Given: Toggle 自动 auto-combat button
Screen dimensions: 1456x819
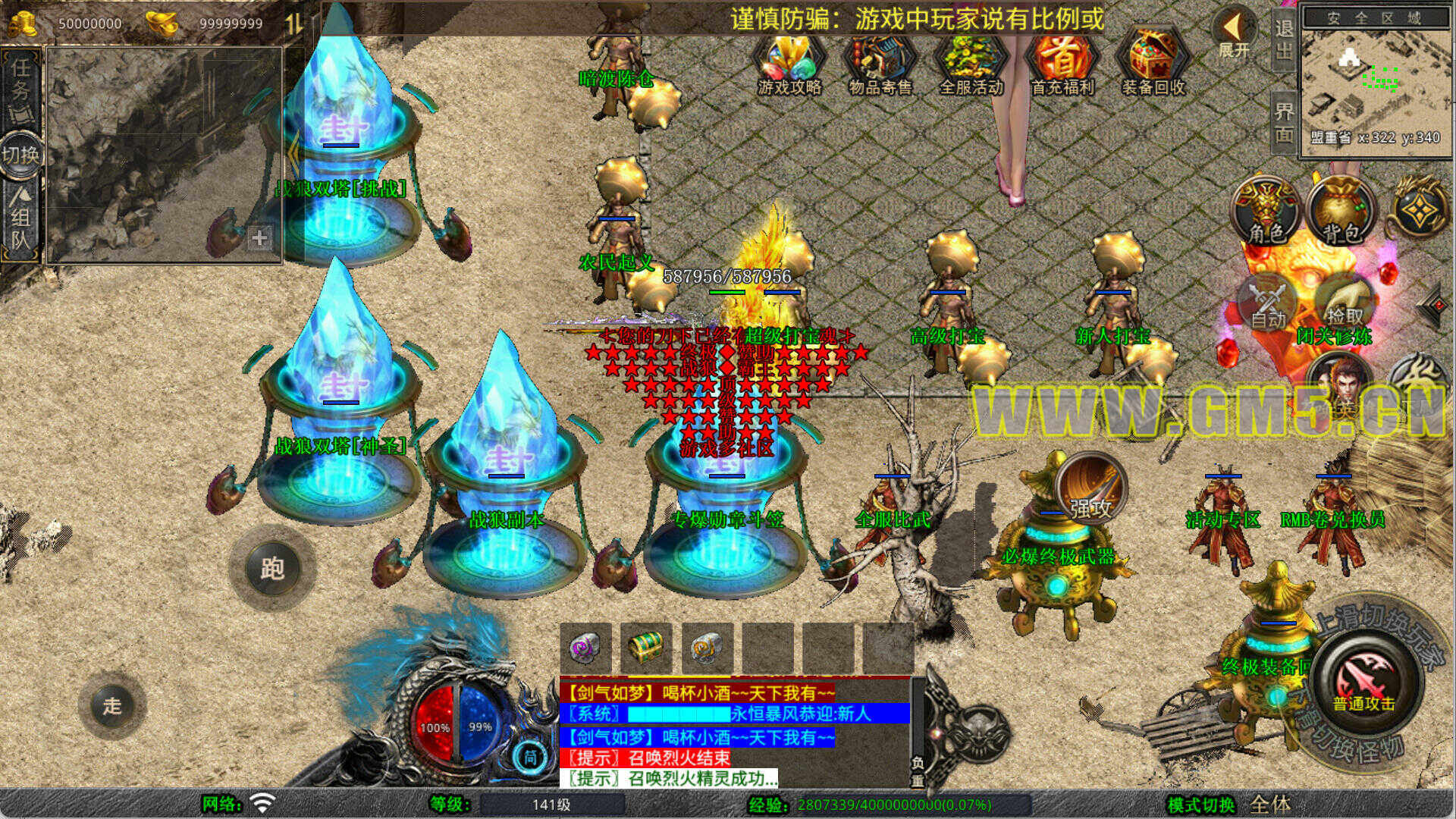Looking at the screenshot, I should [1268, 305].
